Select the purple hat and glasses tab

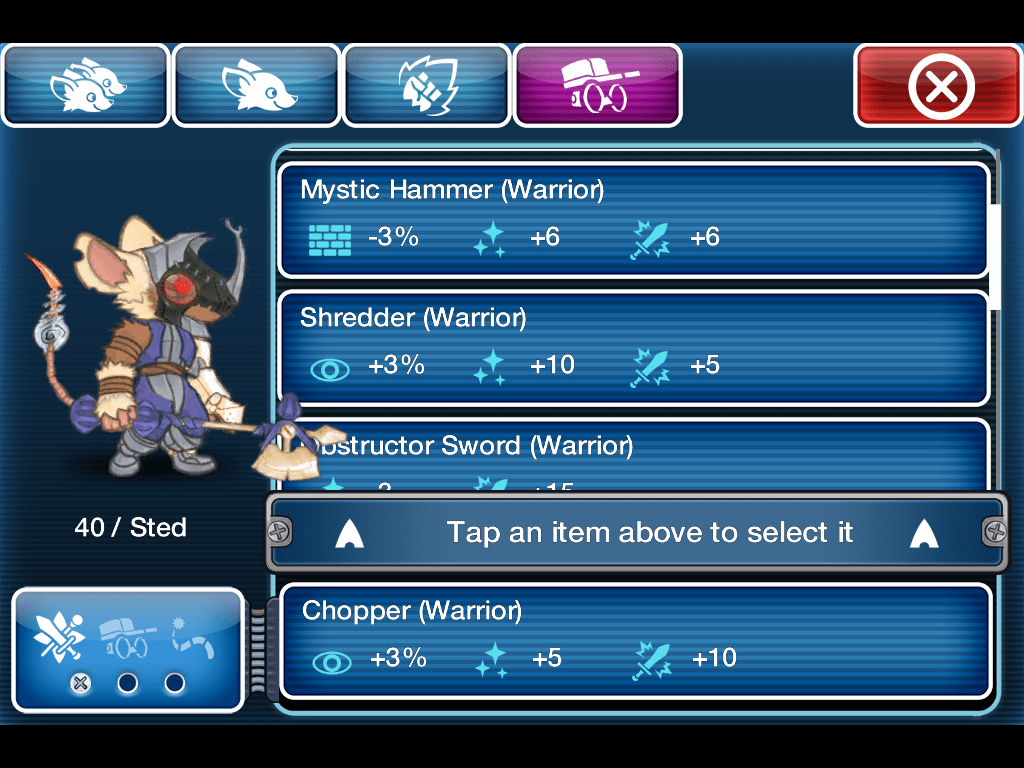(597, 86)
